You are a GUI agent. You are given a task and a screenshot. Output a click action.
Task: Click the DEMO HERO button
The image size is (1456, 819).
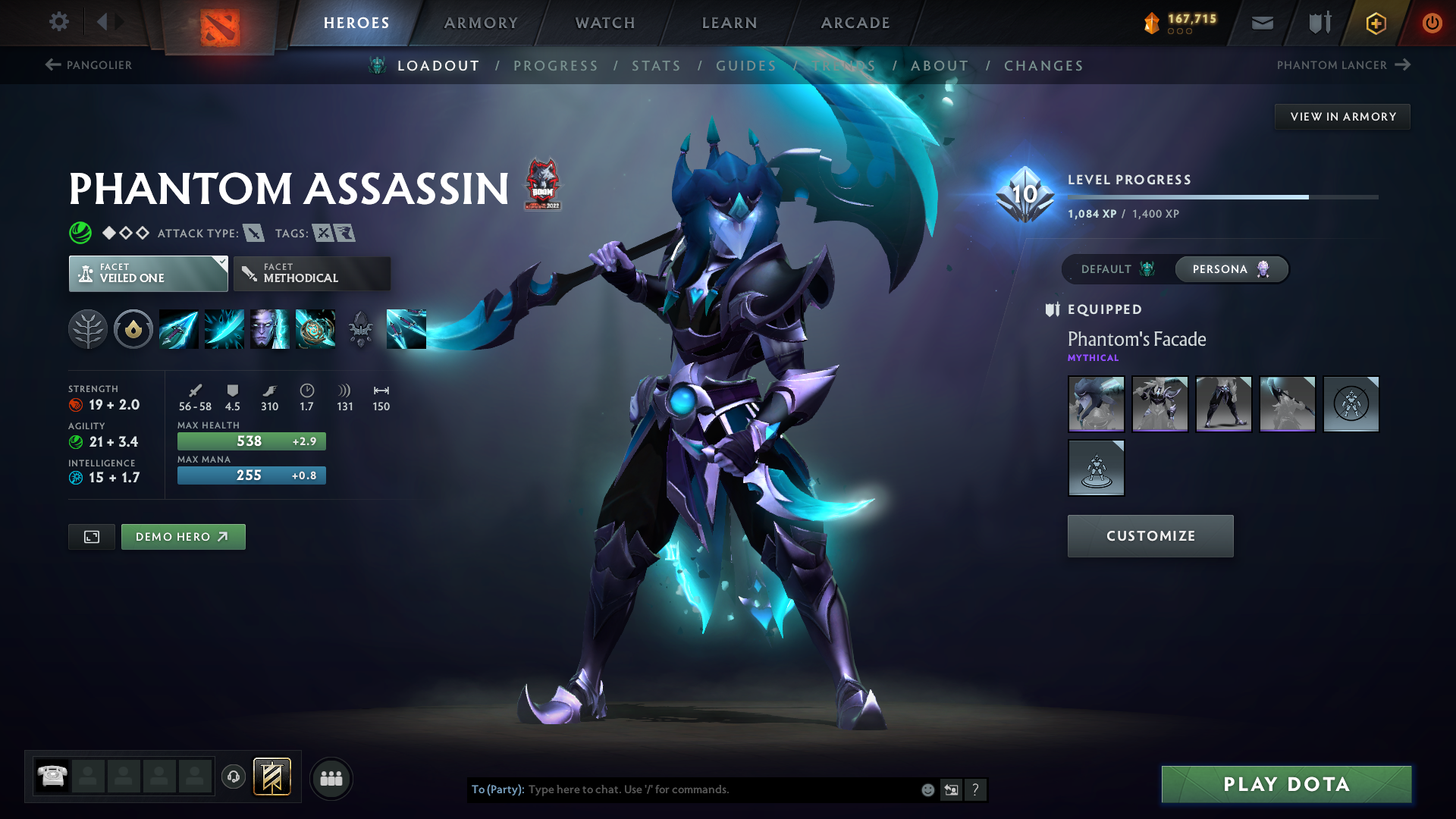(x=183, y=536)
